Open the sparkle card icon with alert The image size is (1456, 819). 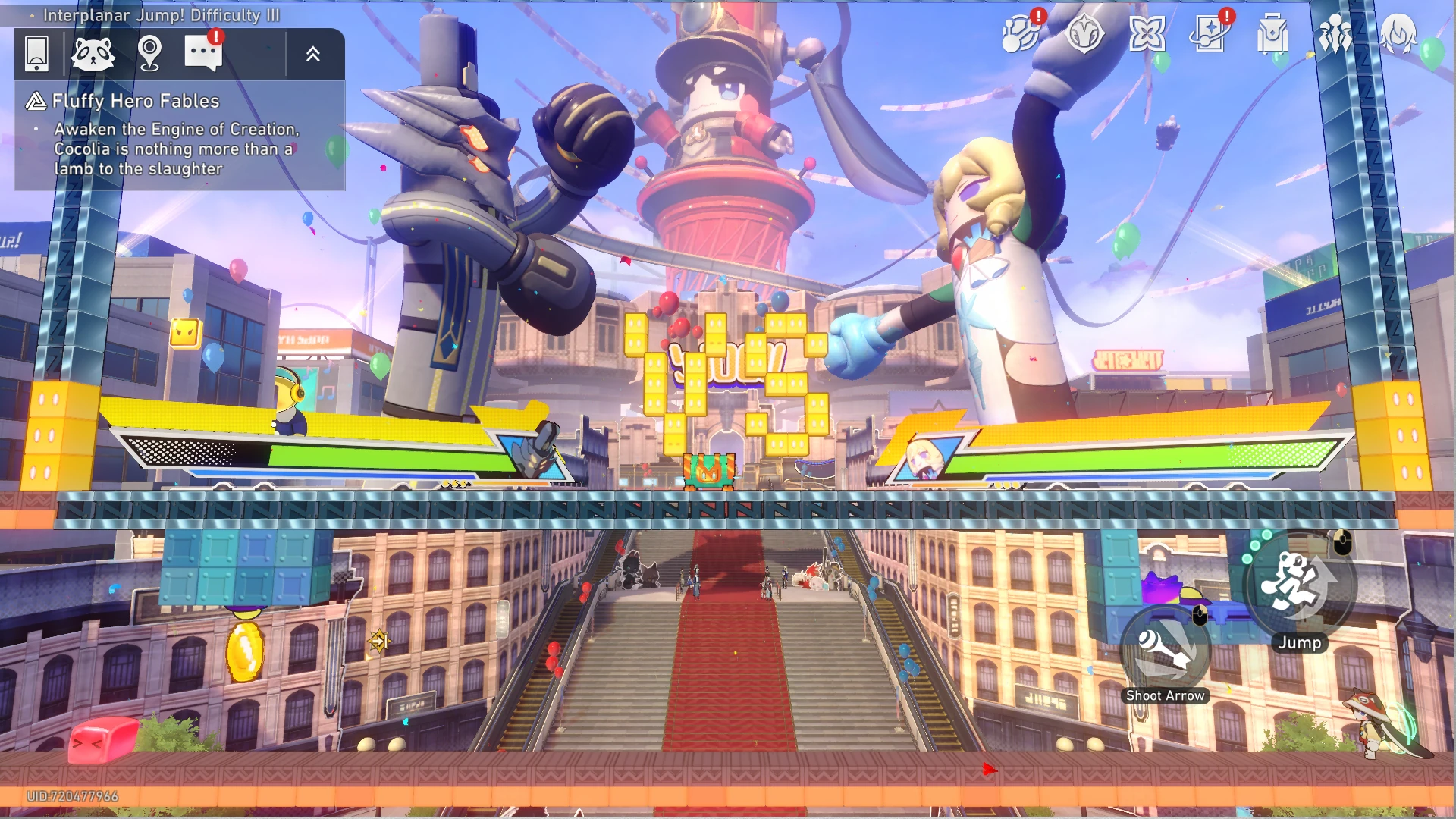[x=1210, y=34]
